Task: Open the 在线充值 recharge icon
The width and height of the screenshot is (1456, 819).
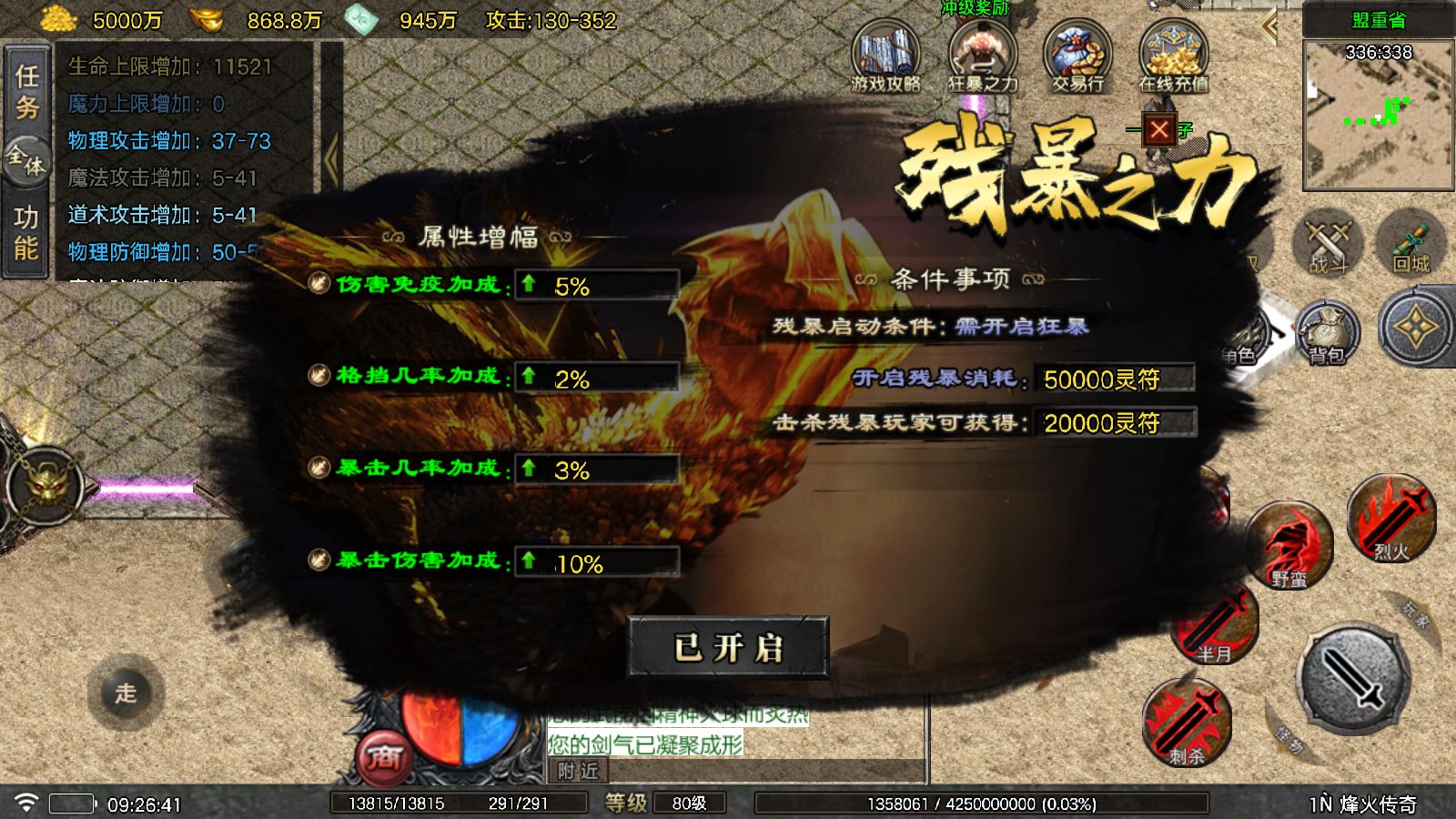Action: [x=1174, y=57]
